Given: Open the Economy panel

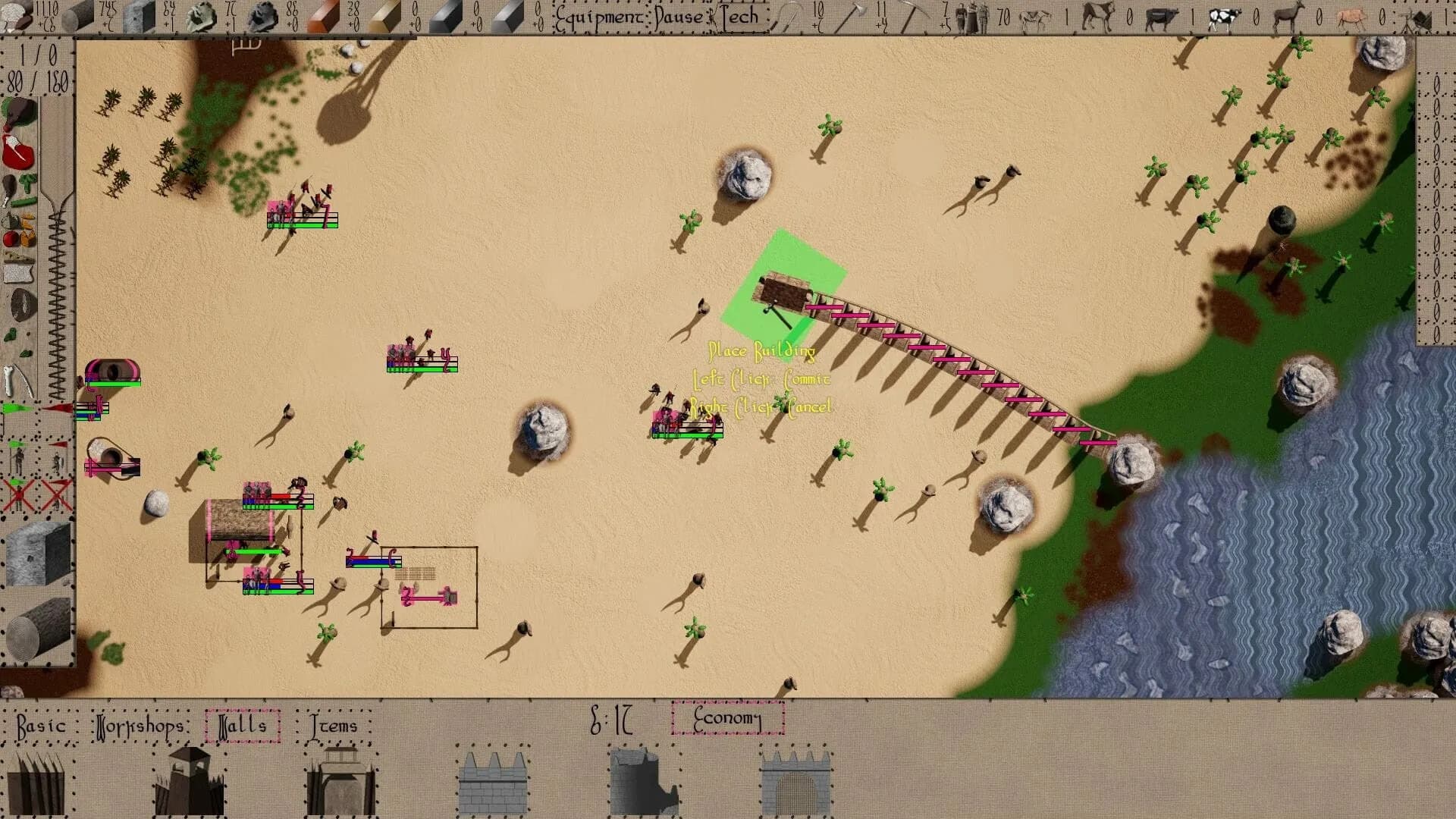Looking at the screenshot, I should [x=728, y=717].
